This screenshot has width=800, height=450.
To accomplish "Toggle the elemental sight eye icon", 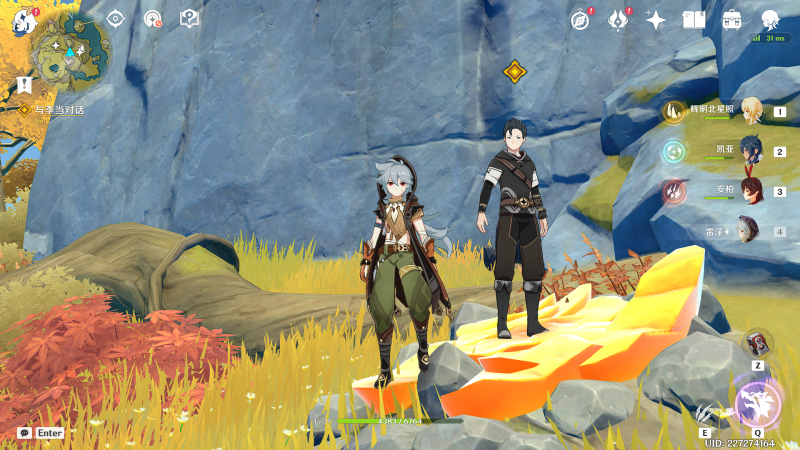I will pos(115,18).
